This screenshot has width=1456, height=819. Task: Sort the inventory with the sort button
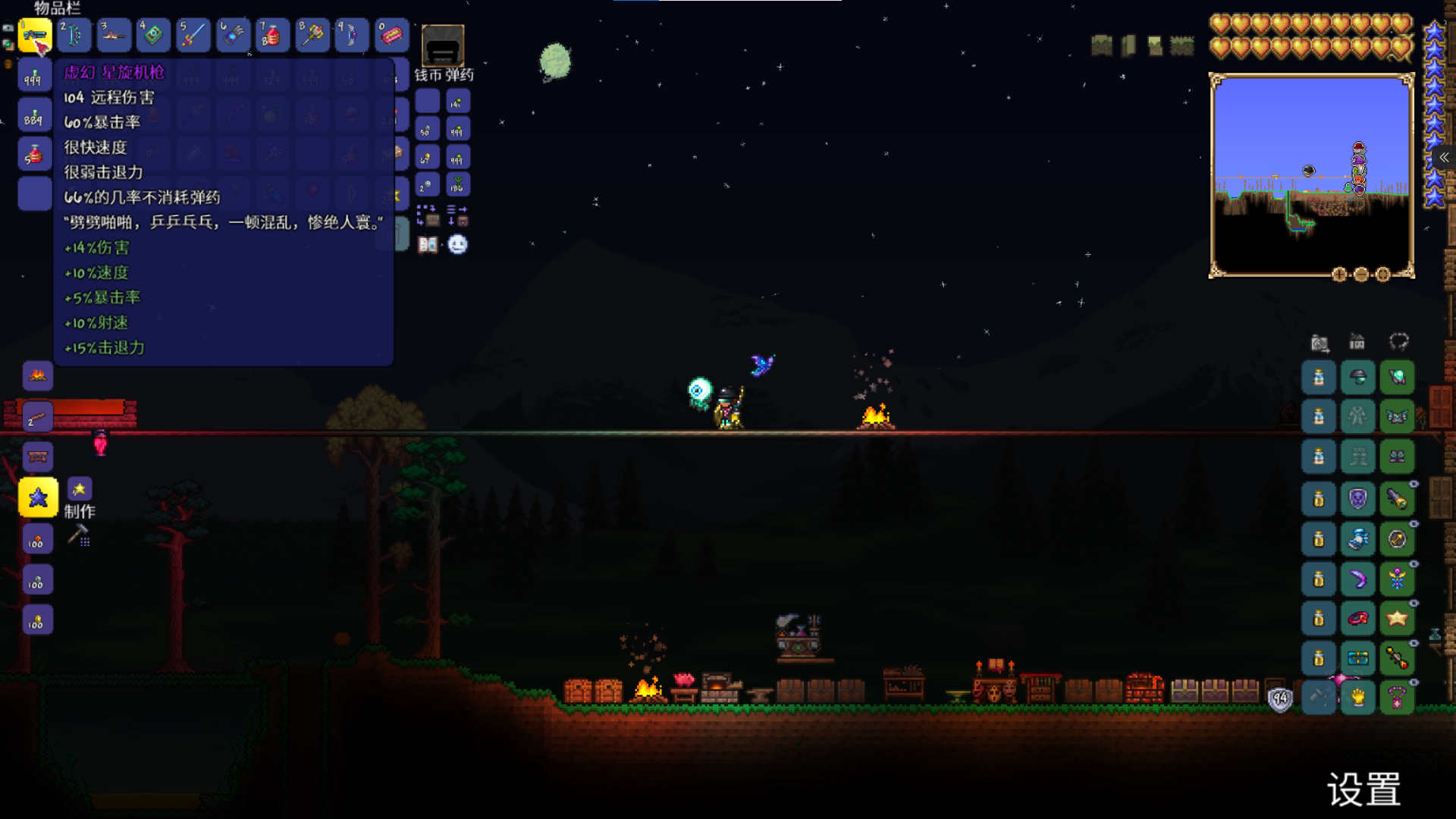pyautogui.click(x=457, y=215)
